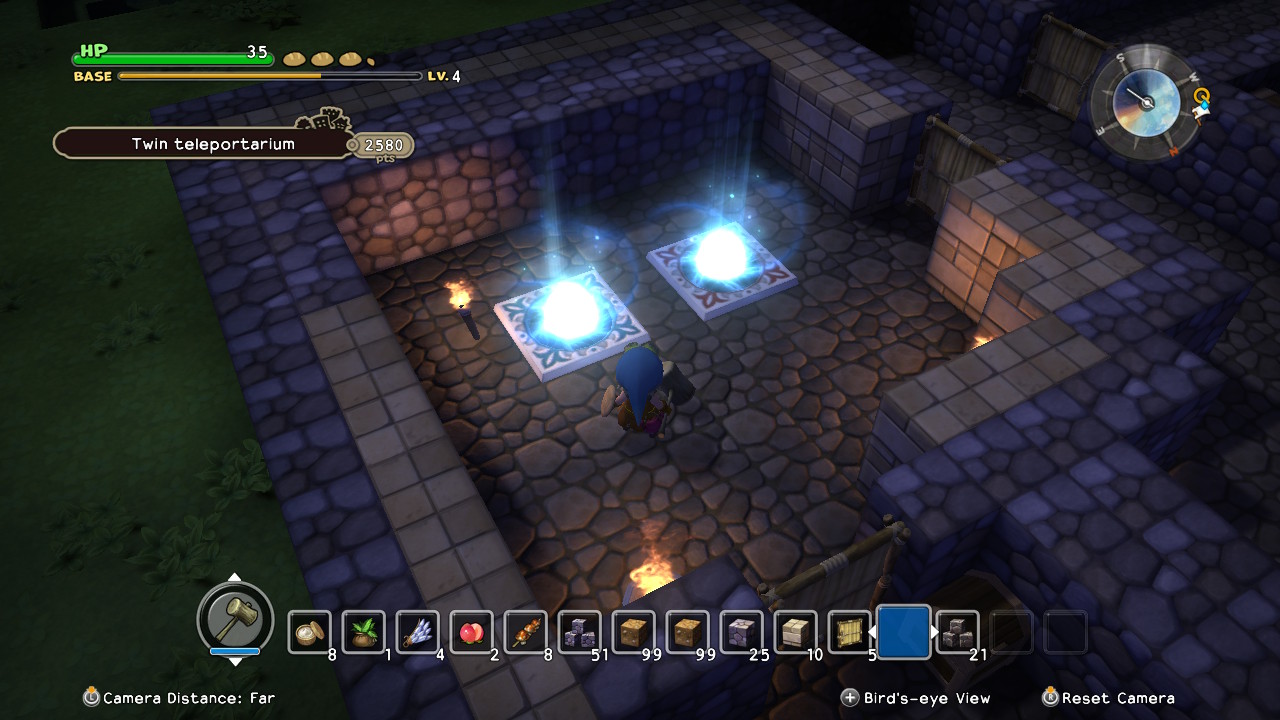Click the Twin teleportarium room banner

pos(213,144)
